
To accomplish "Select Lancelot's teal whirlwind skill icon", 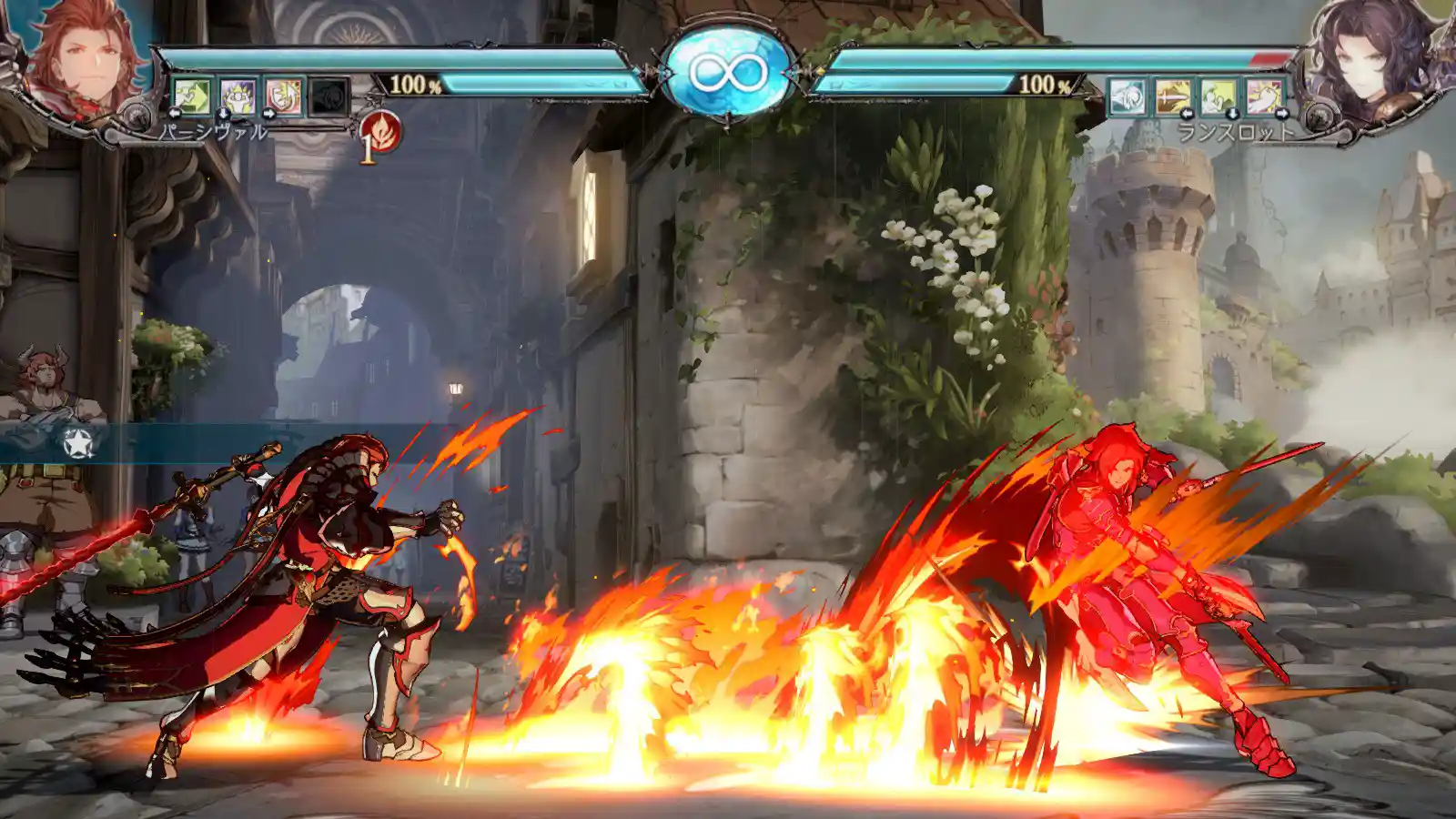I will point(1127,96).
